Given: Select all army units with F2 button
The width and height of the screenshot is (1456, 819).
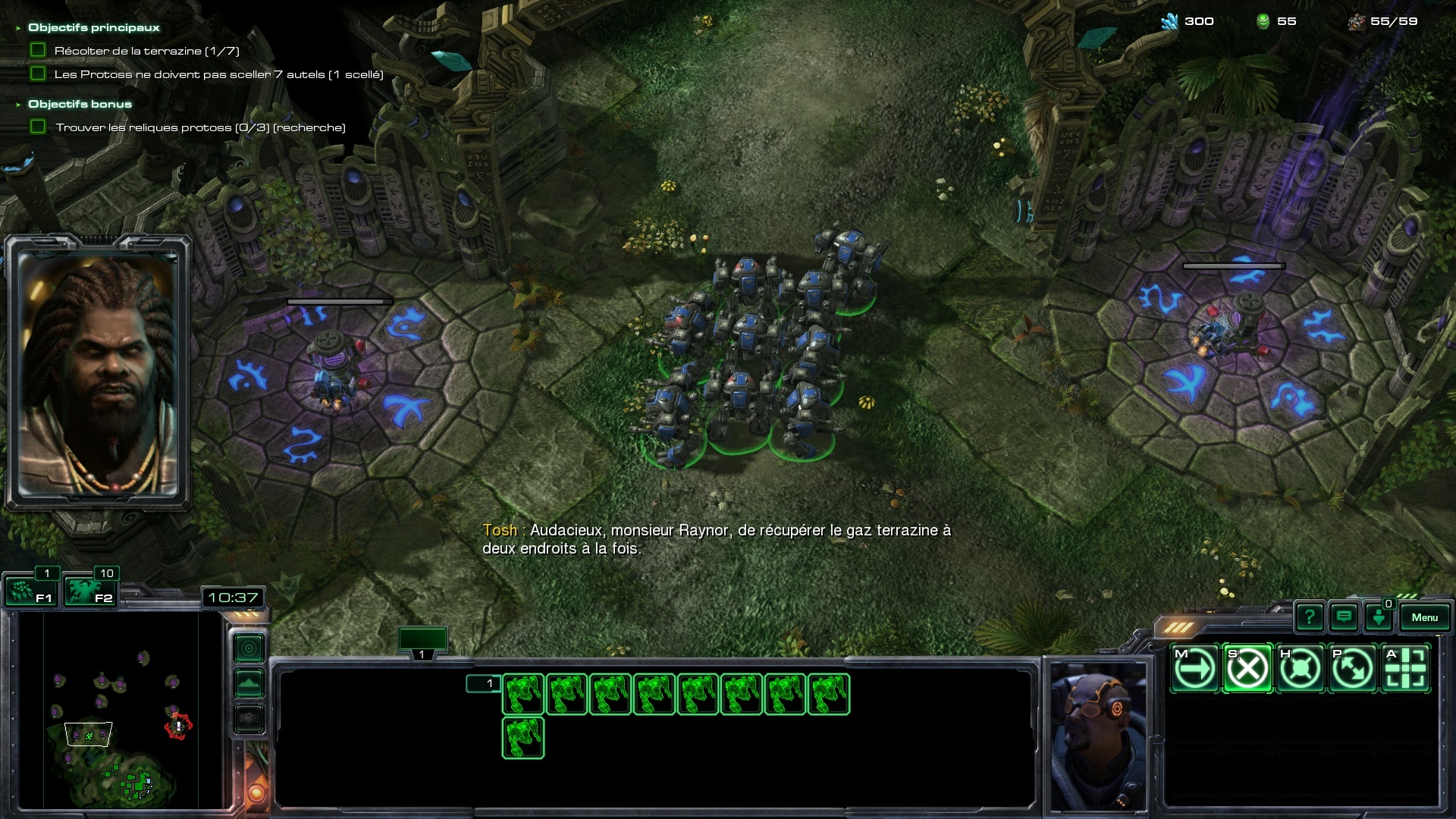Looking at the screenshot, I should pyautogui.click(x=89, y=591).
